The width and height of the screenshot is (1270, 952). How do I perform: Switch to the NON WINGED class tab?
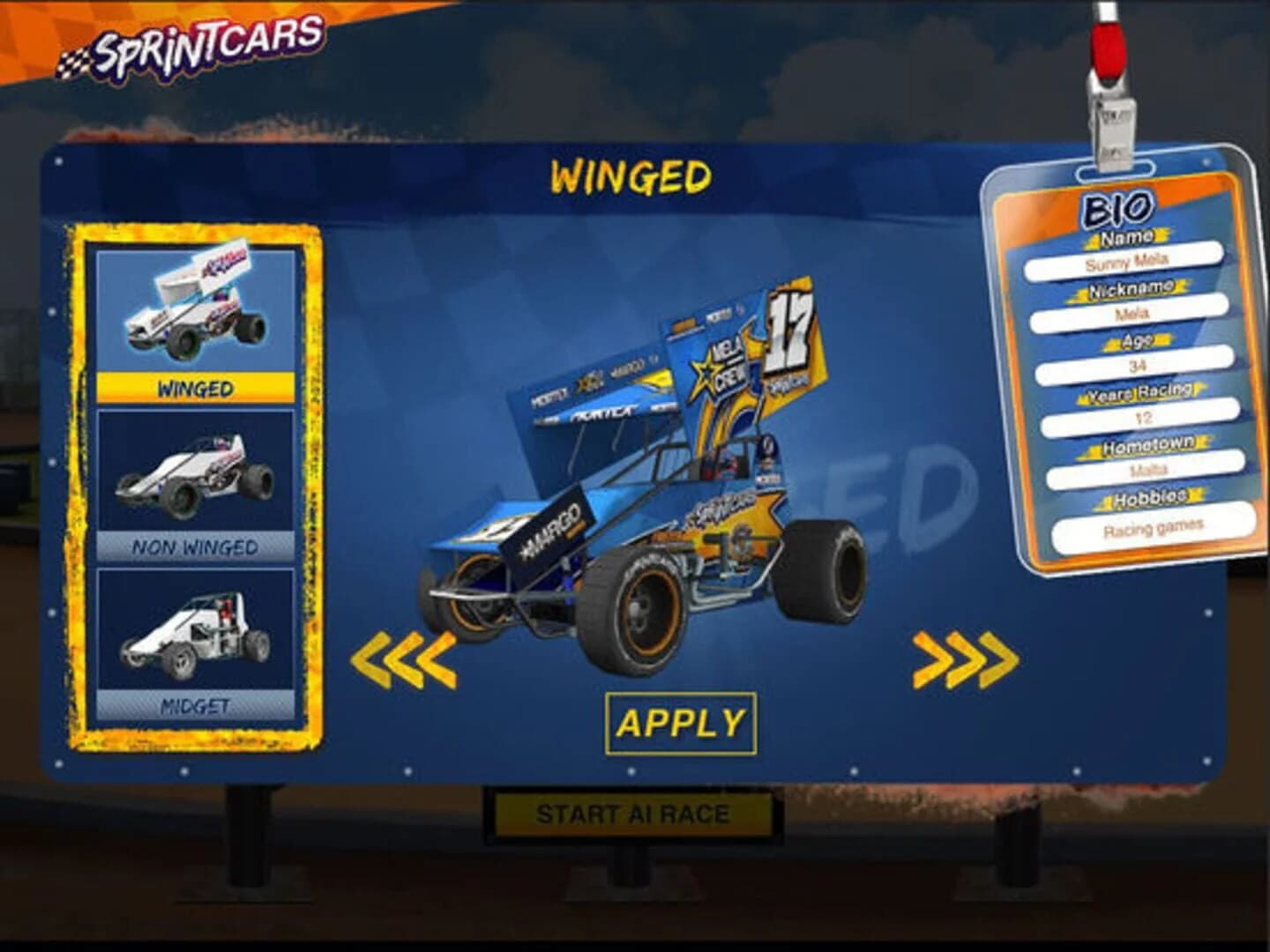pos(194,547)
